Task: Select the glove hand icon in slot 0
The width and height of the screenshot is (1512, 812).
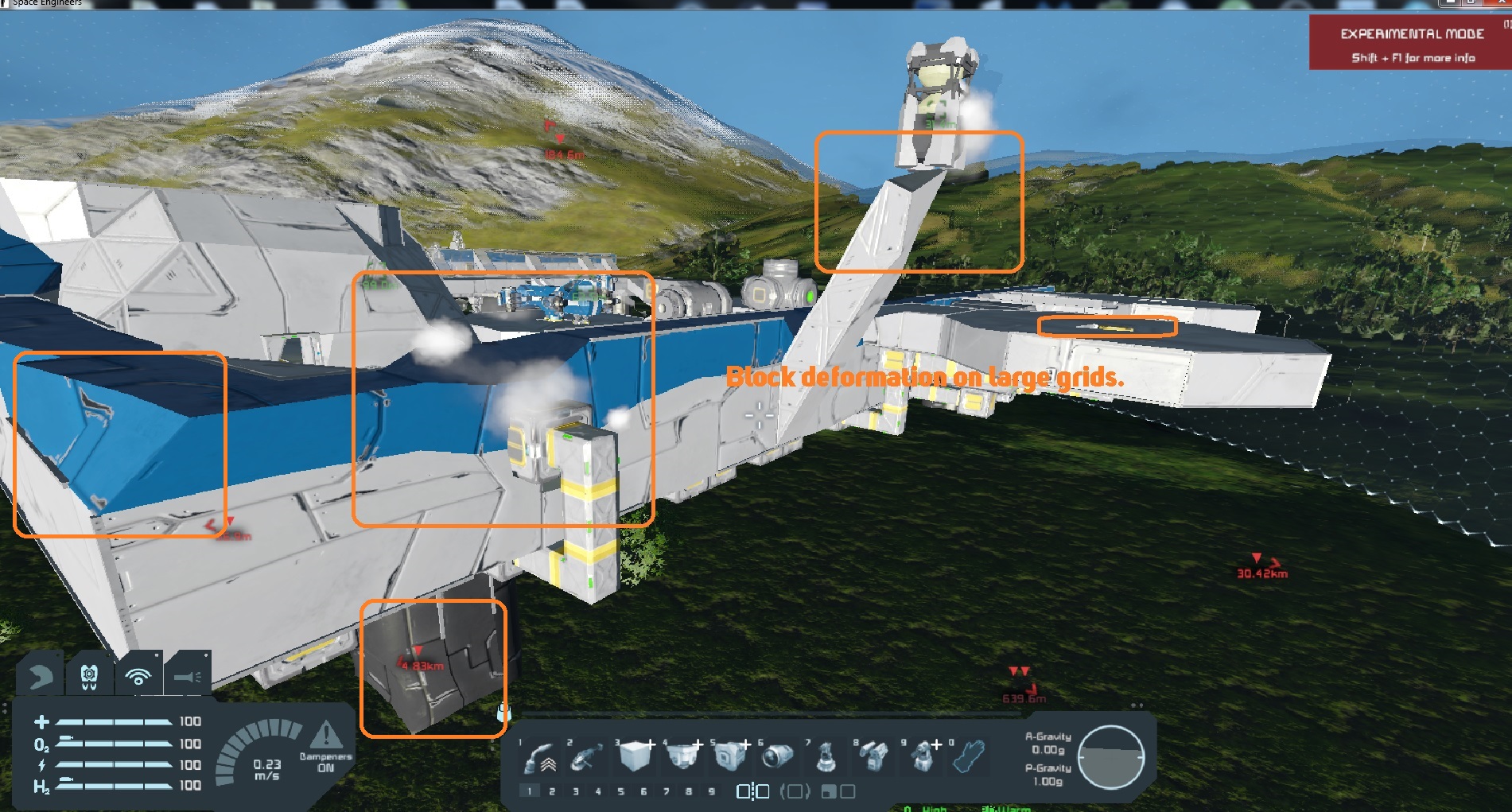Action: tap(969, 756)
